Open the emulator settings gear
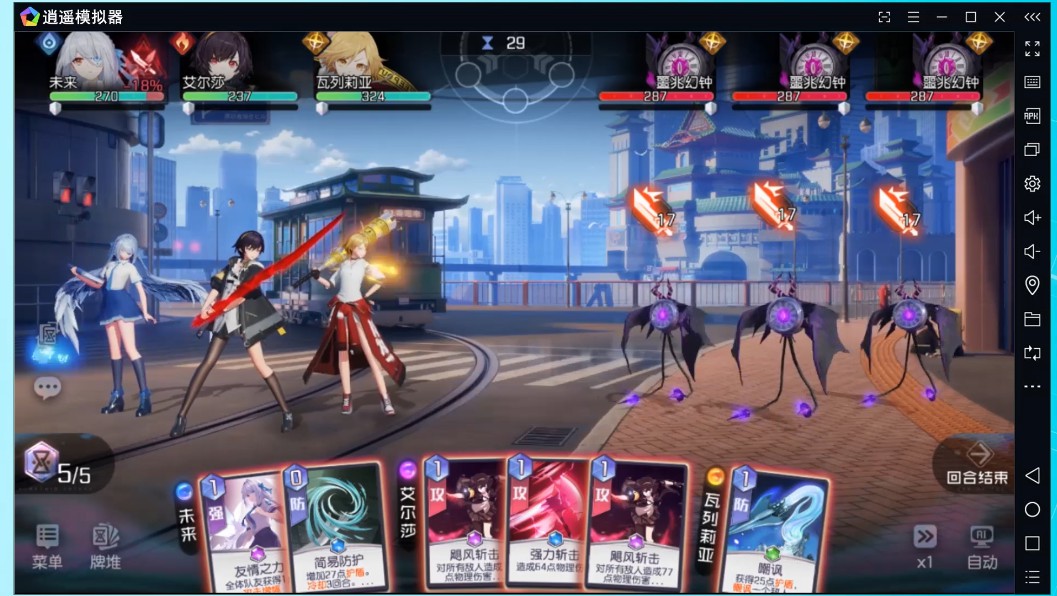 [1032, 184]
